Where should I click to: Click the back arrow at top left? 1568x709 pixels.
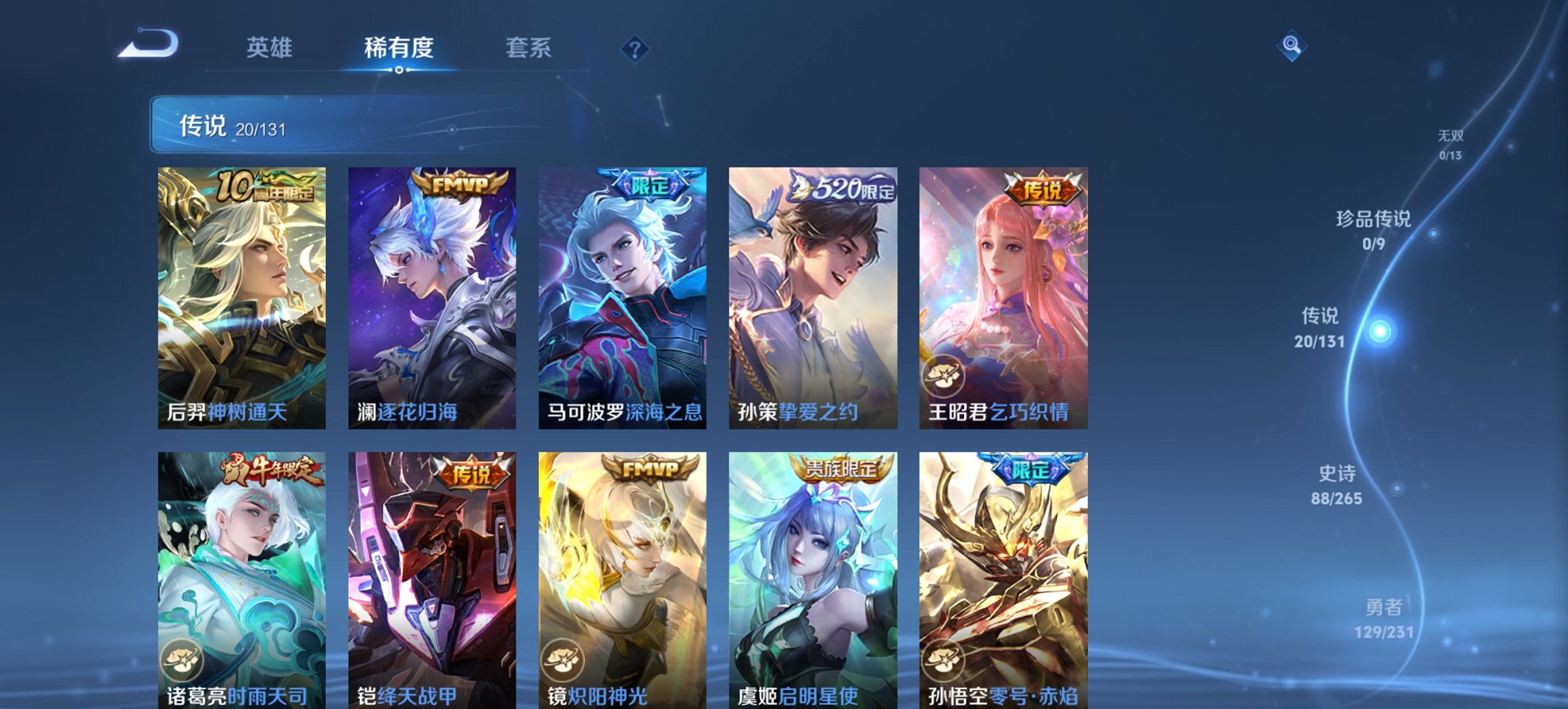point(147,44)
